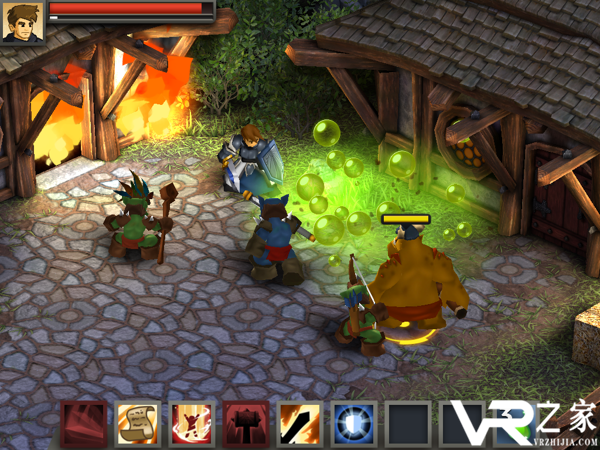This screenshot has height=450, width=600.
Task: Activate the fiery warrior rage skill
Action: click(191, 423)
